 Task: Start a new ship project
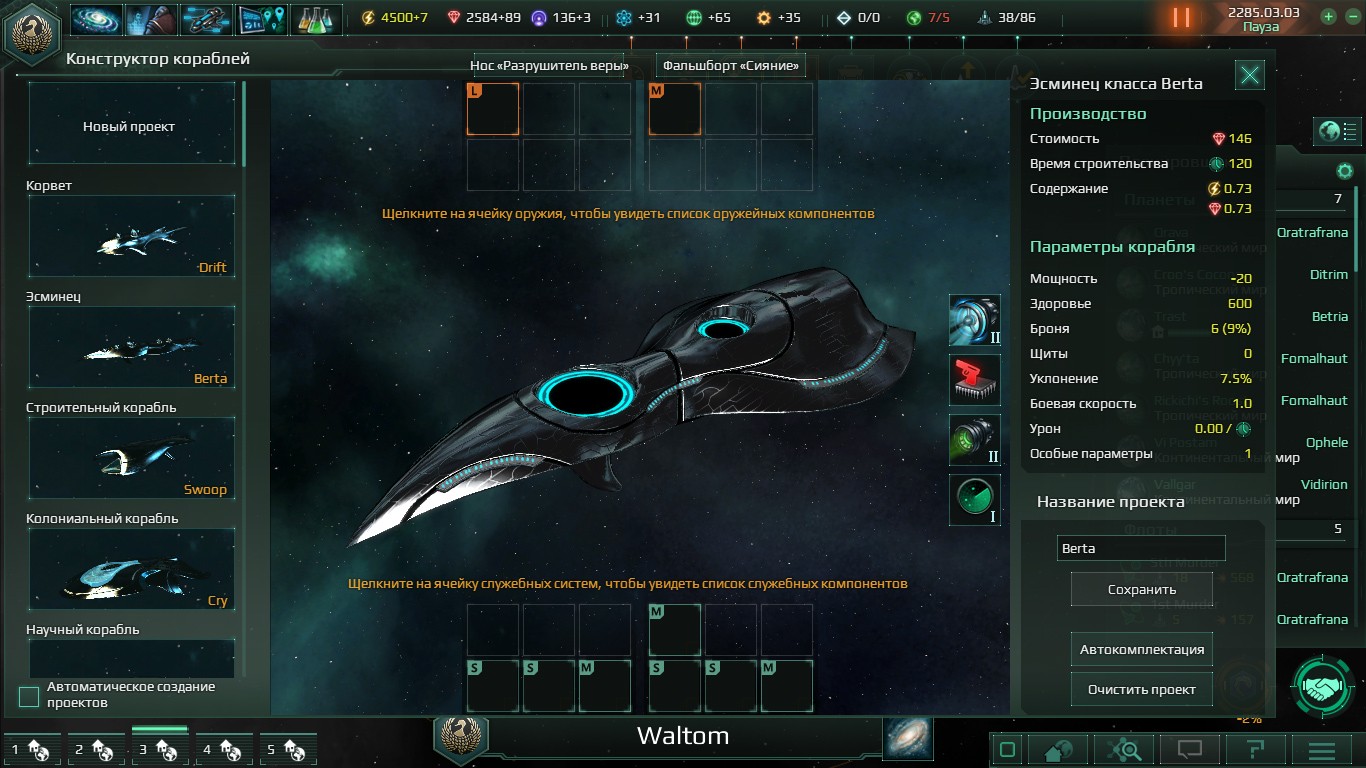pyautogui.click(x=130, y=126)
